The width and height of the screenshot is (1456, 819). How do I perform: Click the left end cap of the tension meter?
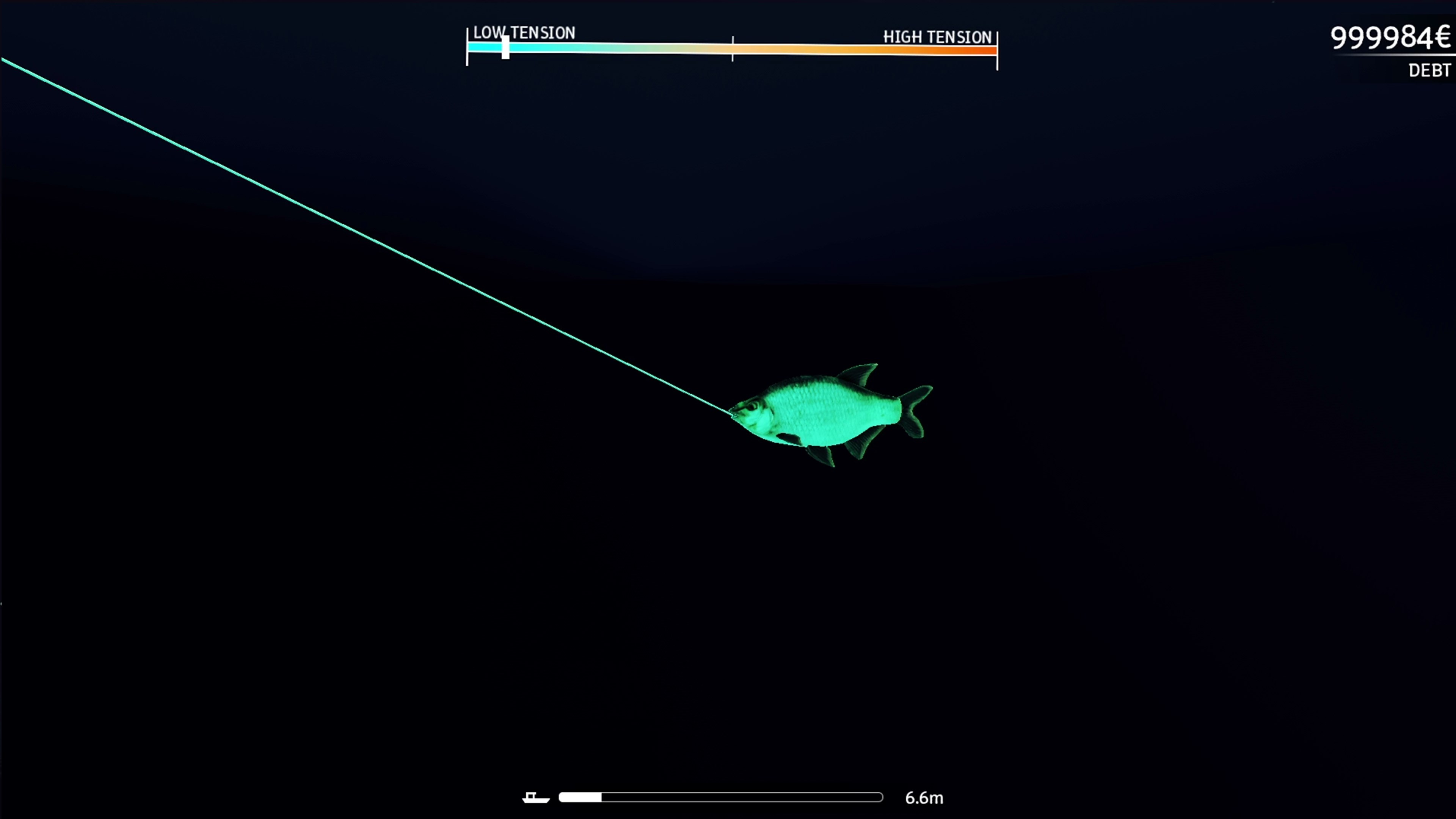468,50
